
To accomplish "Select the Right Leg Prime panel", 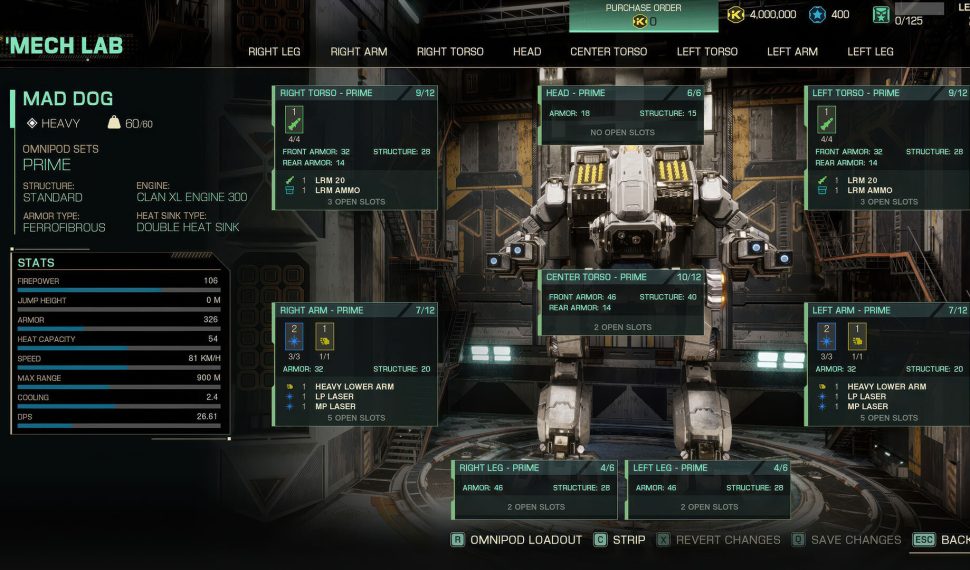I will [x=537, y=488].
